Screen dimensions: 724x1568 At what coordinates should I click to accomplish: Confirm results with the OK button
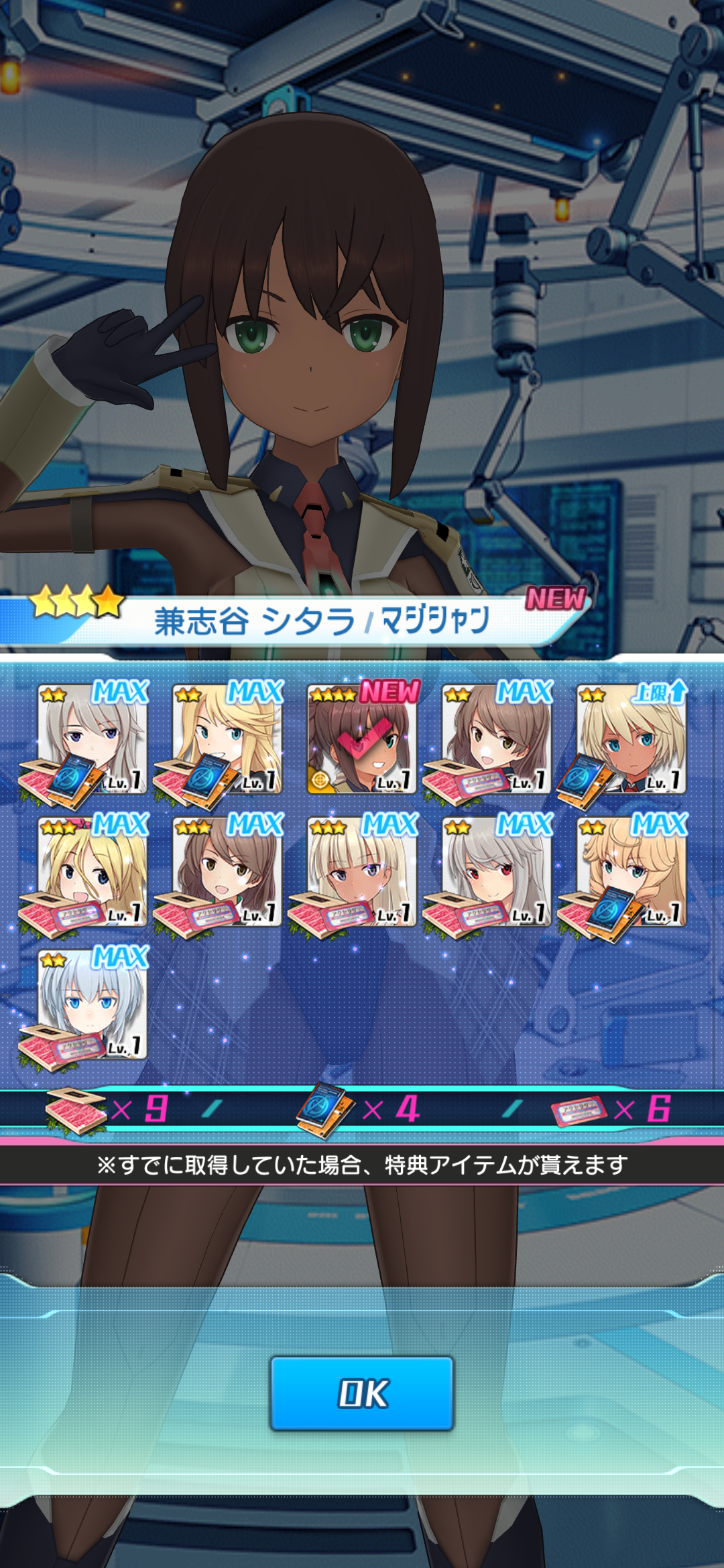[362, 1393]
